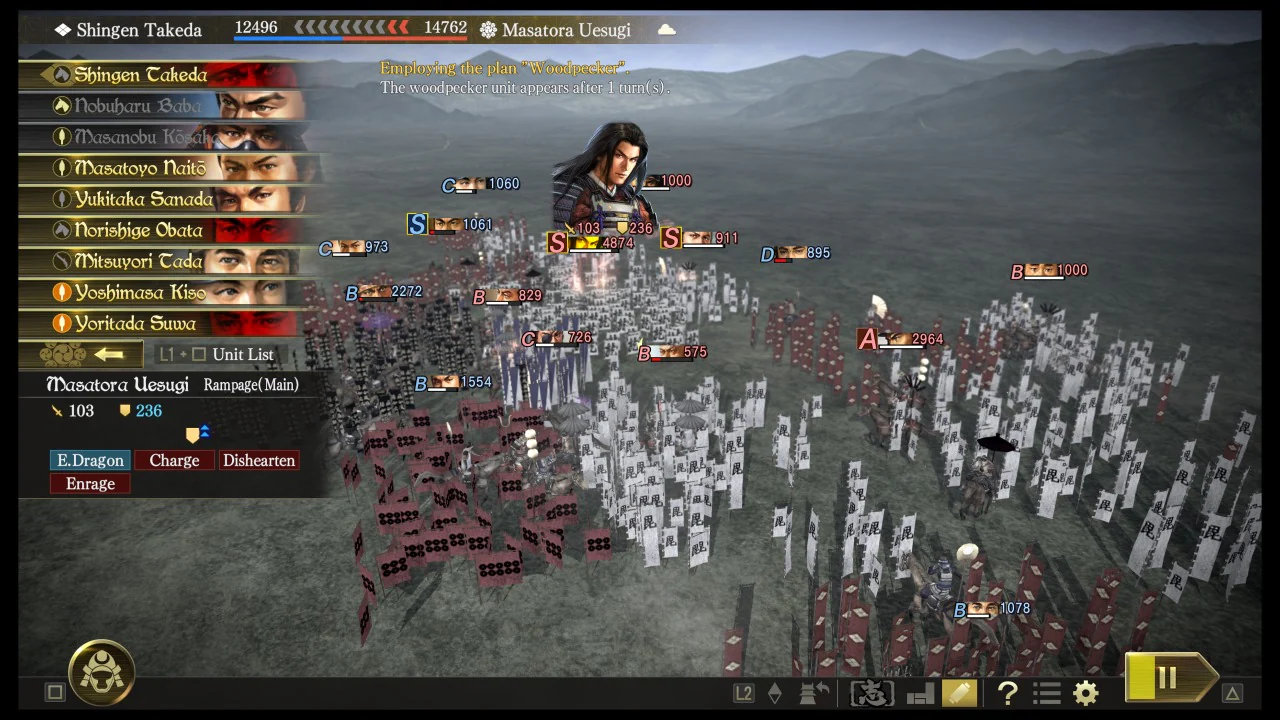The width and height of the screenshot is (1280, 720).
Task: Click the diamond marker icon near L2
Action: (x=775, y=691)
